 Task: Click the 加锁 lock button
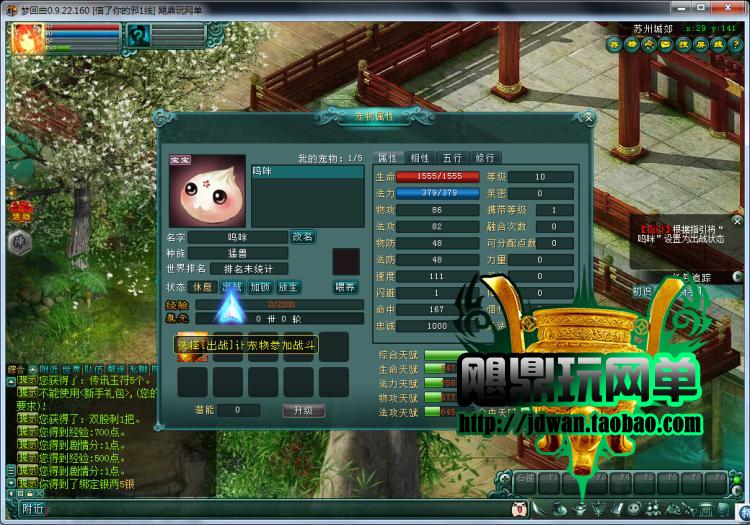coord(260,286)
